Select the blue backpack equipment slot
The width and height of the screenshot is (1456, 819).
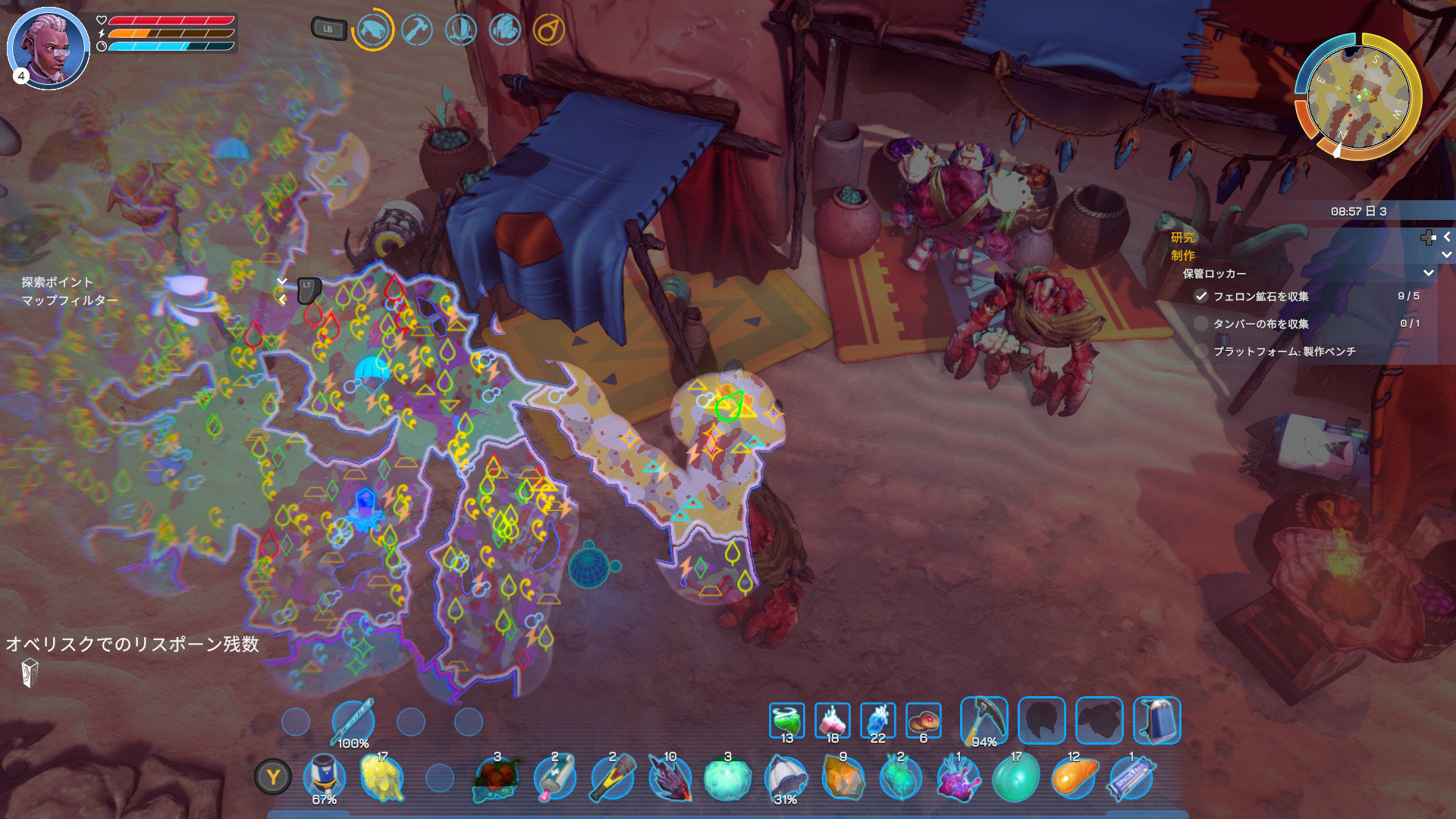(x=1156, y=720)
